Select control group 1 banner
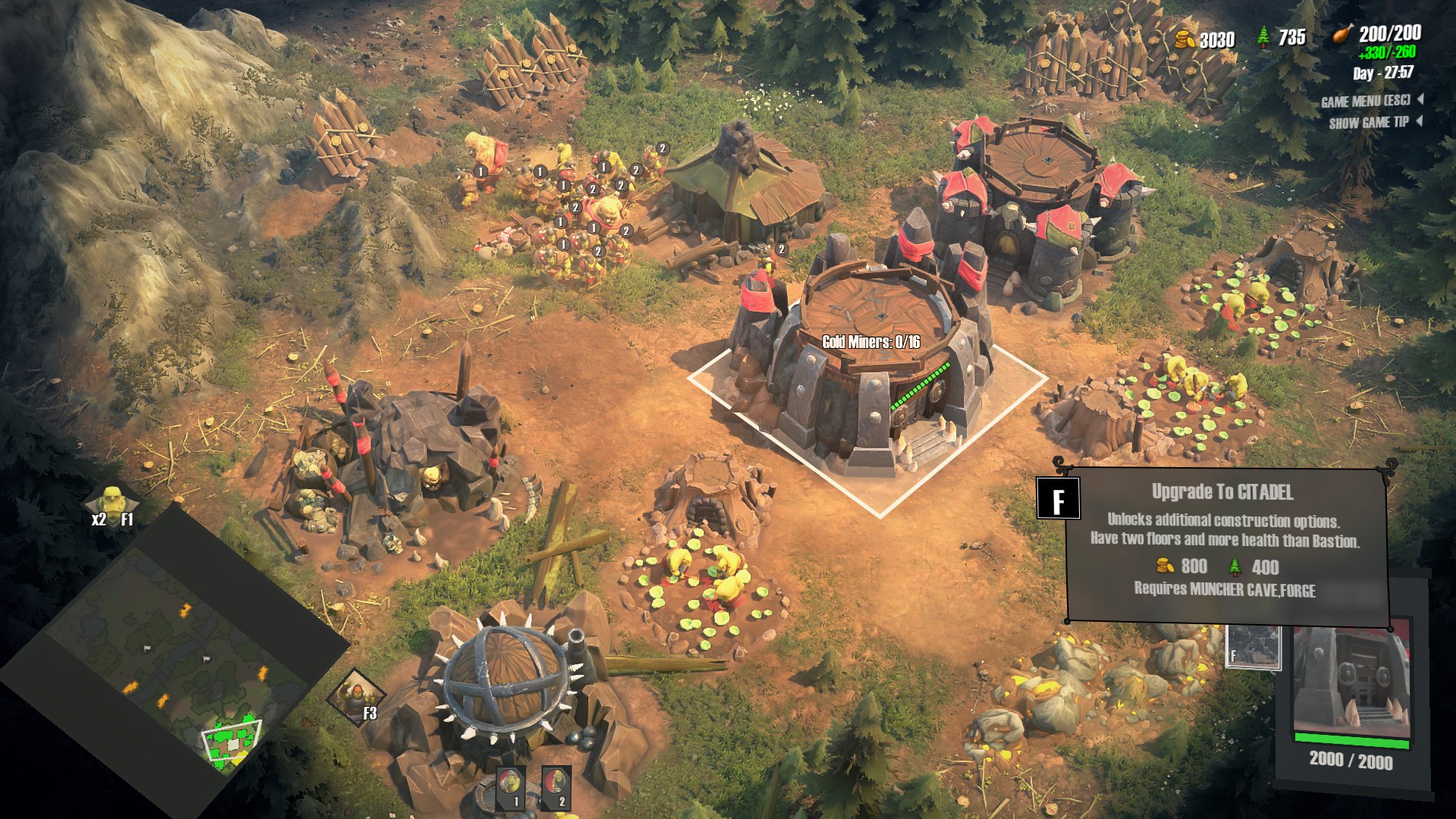 (x=510, y=787)
